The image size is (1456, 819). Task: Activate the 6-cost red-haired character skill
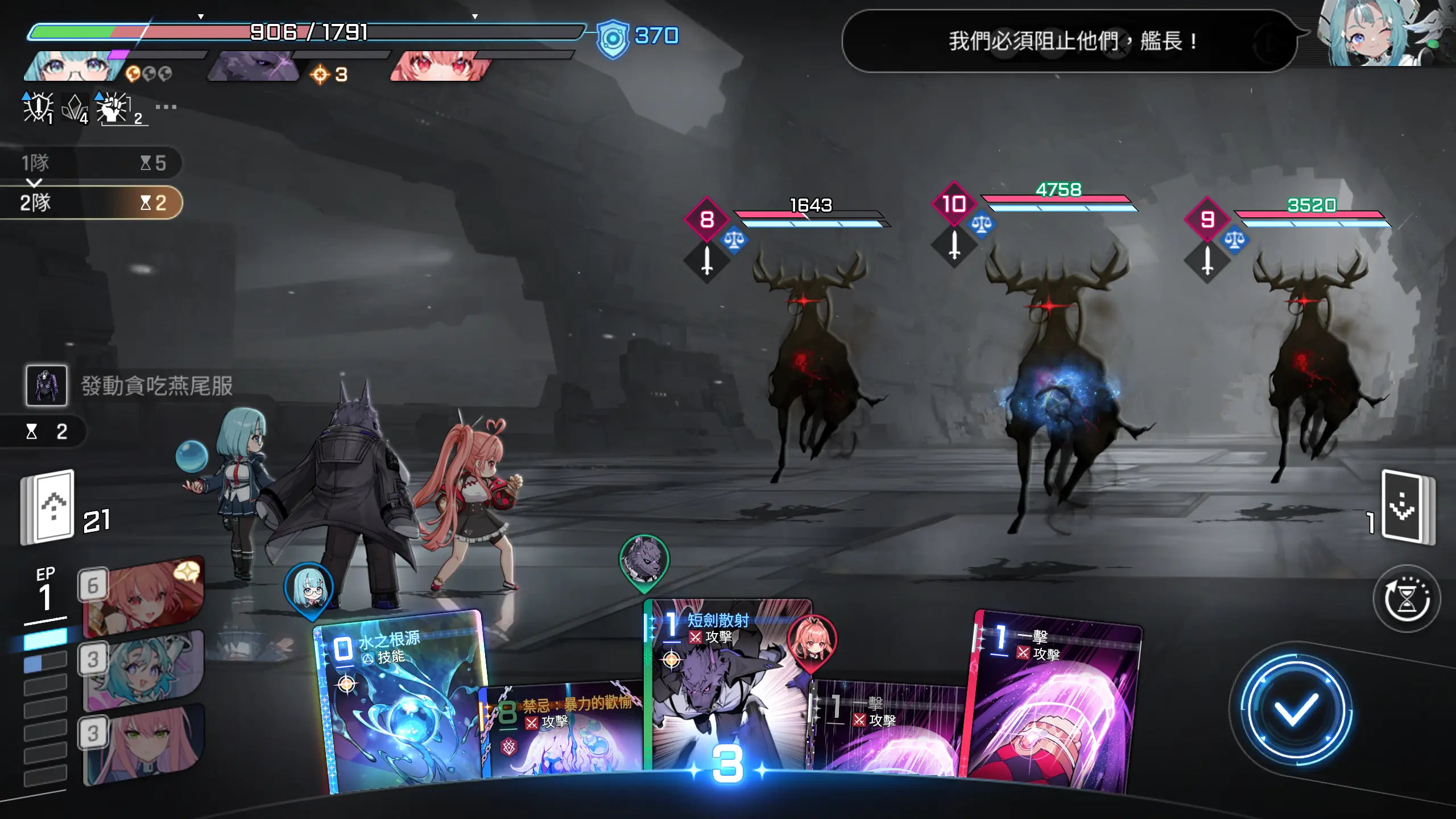click(x=142, y=597)
